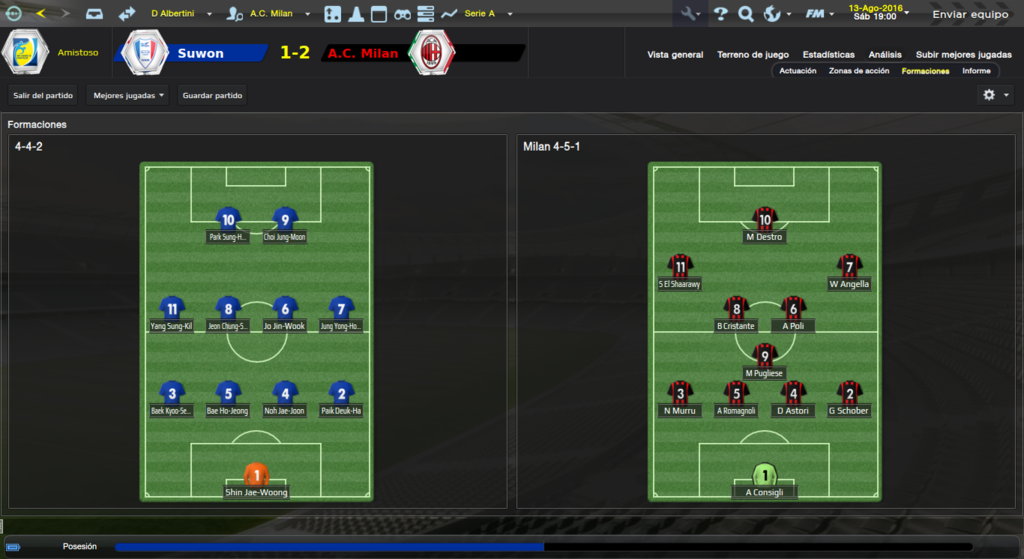Click Salir del partido button
The width and height of the screenshot is (1024, 559).
coord(43,95)
